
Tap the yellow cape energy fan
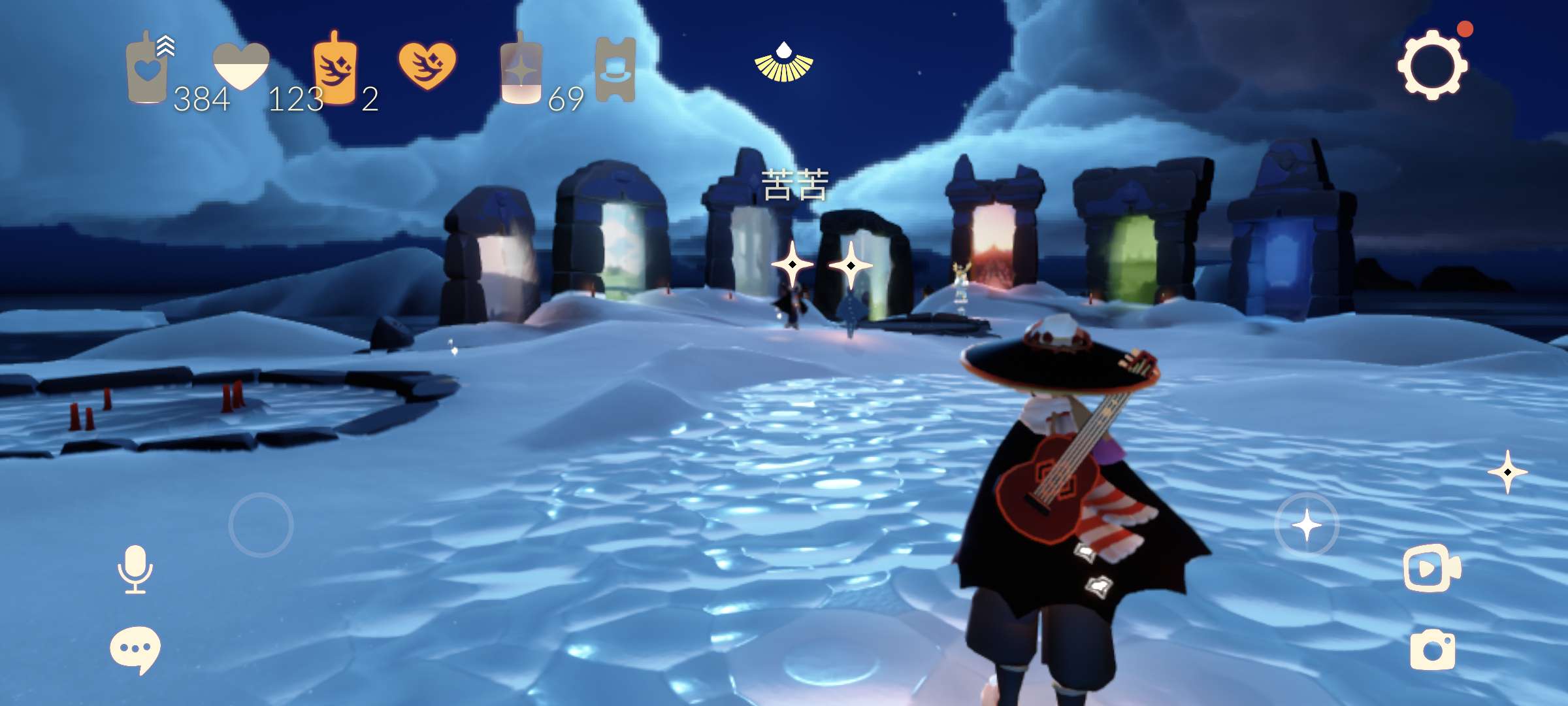[783, 63]
